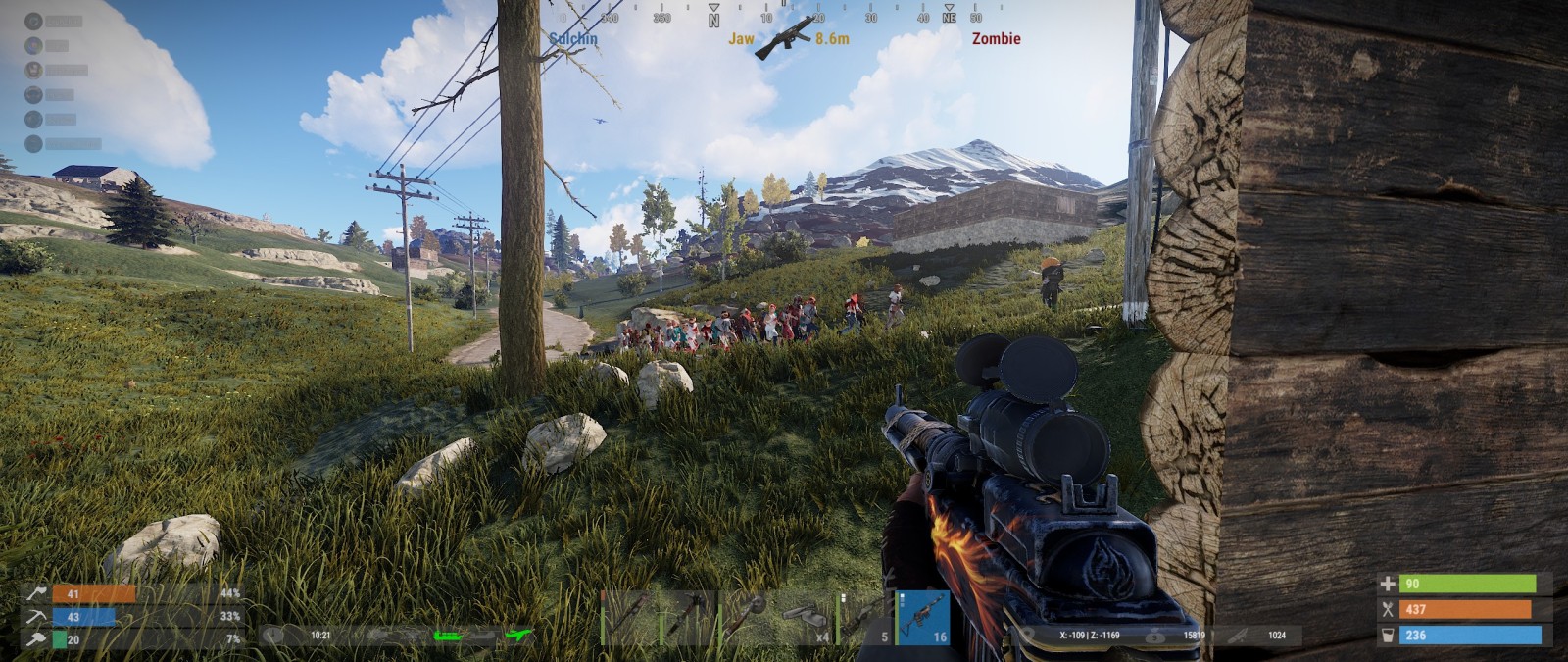Select the topmost team member avatar
The image size is (1568, 662).
[33, 21]
